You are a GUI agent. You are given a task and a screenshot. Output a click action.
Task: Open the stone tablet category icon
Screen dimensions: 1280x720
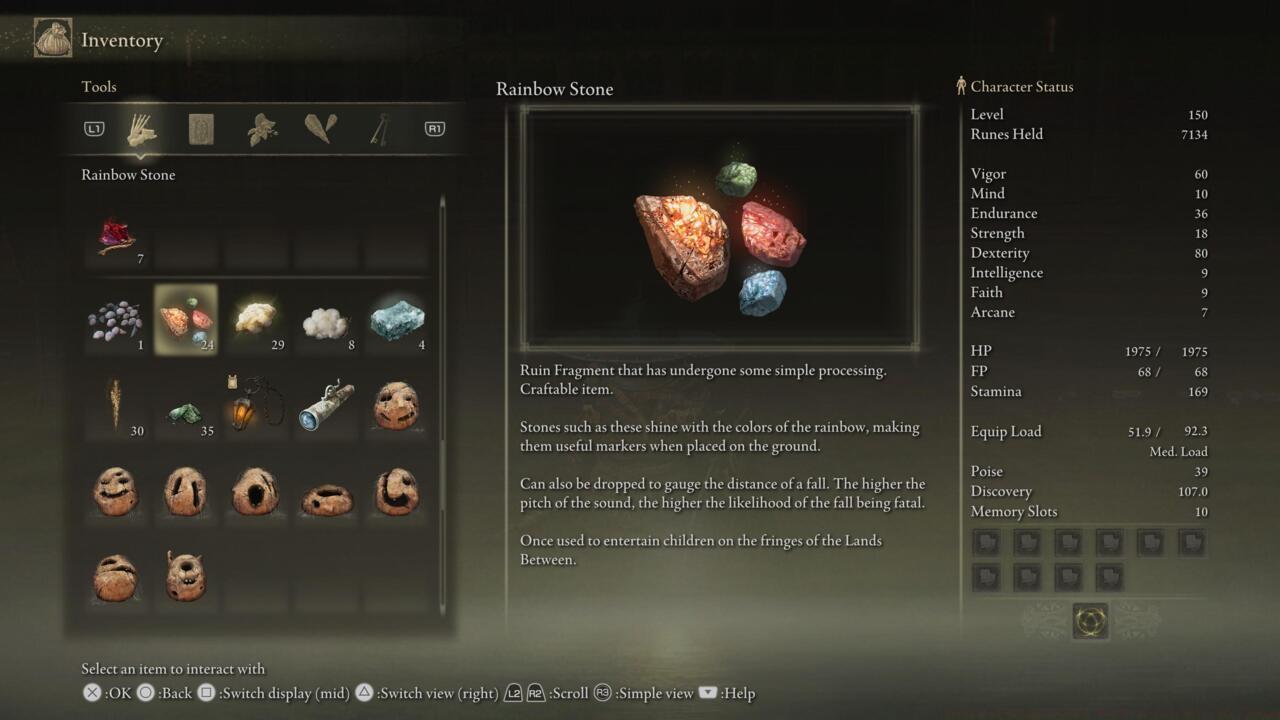(201, 128)
